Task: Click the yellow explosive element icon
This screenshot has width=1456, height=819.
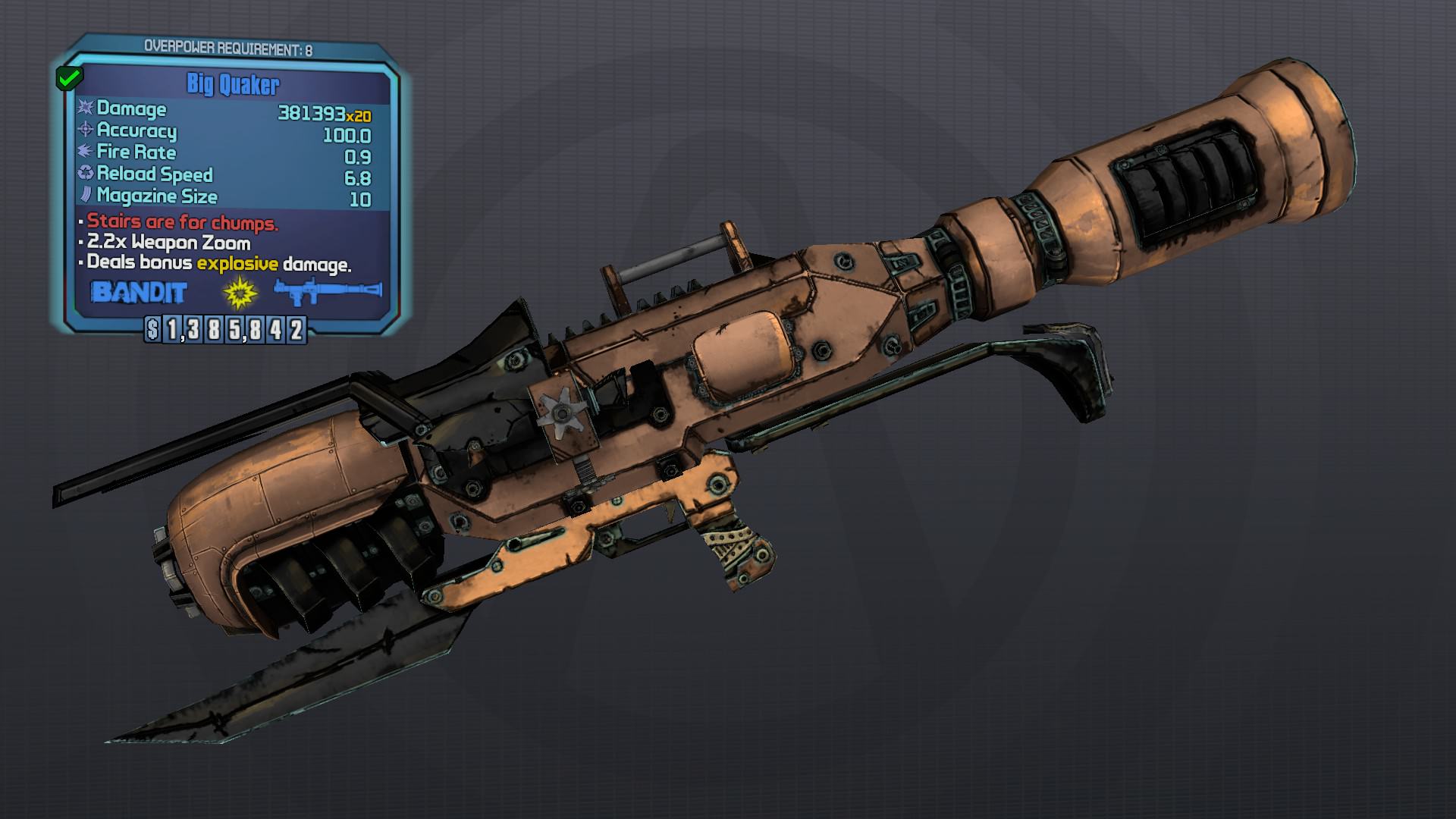Action: coord(240,292)
